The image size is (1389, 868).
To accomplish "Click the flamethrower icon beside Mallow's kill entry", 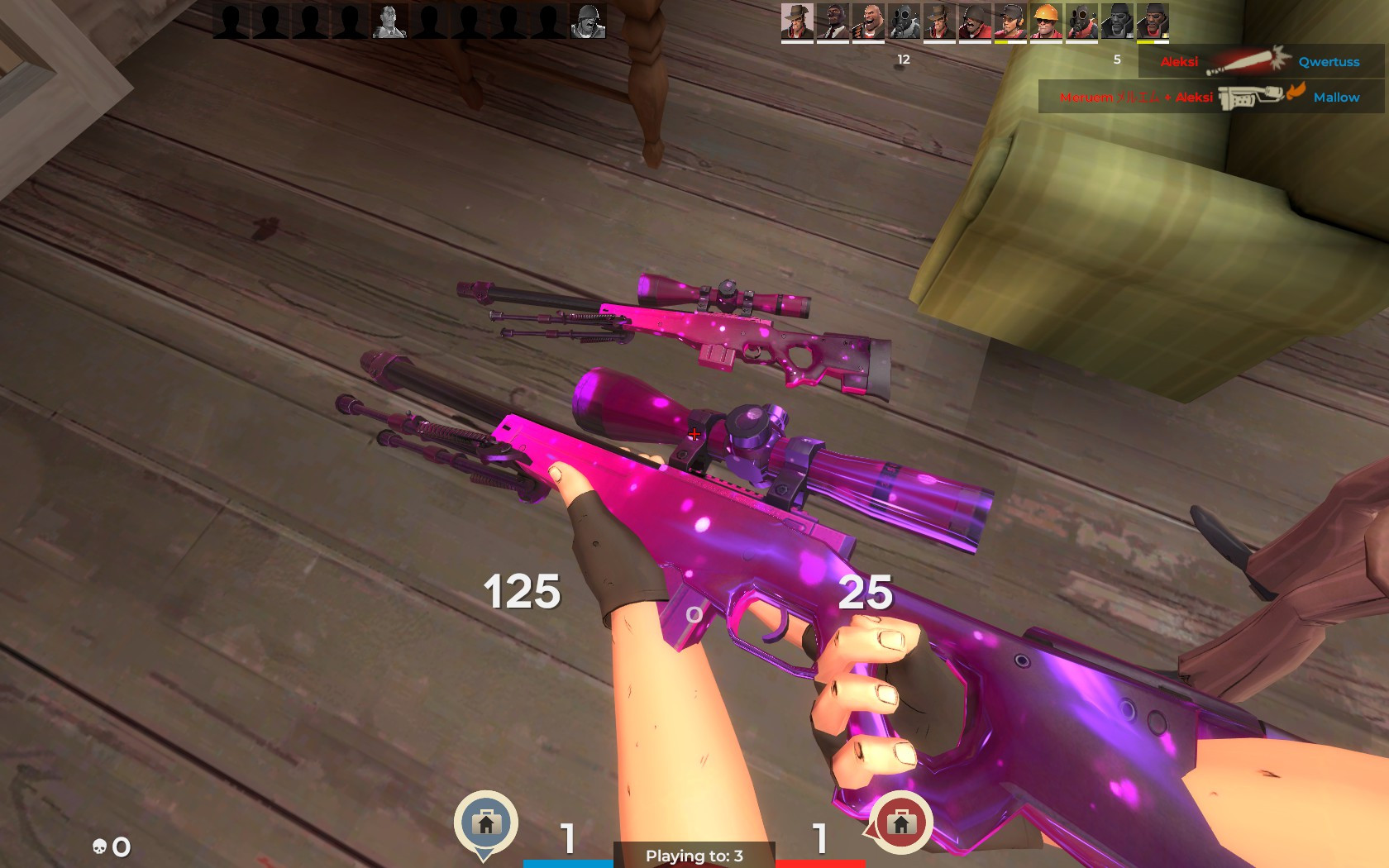I will (1251, 97).
